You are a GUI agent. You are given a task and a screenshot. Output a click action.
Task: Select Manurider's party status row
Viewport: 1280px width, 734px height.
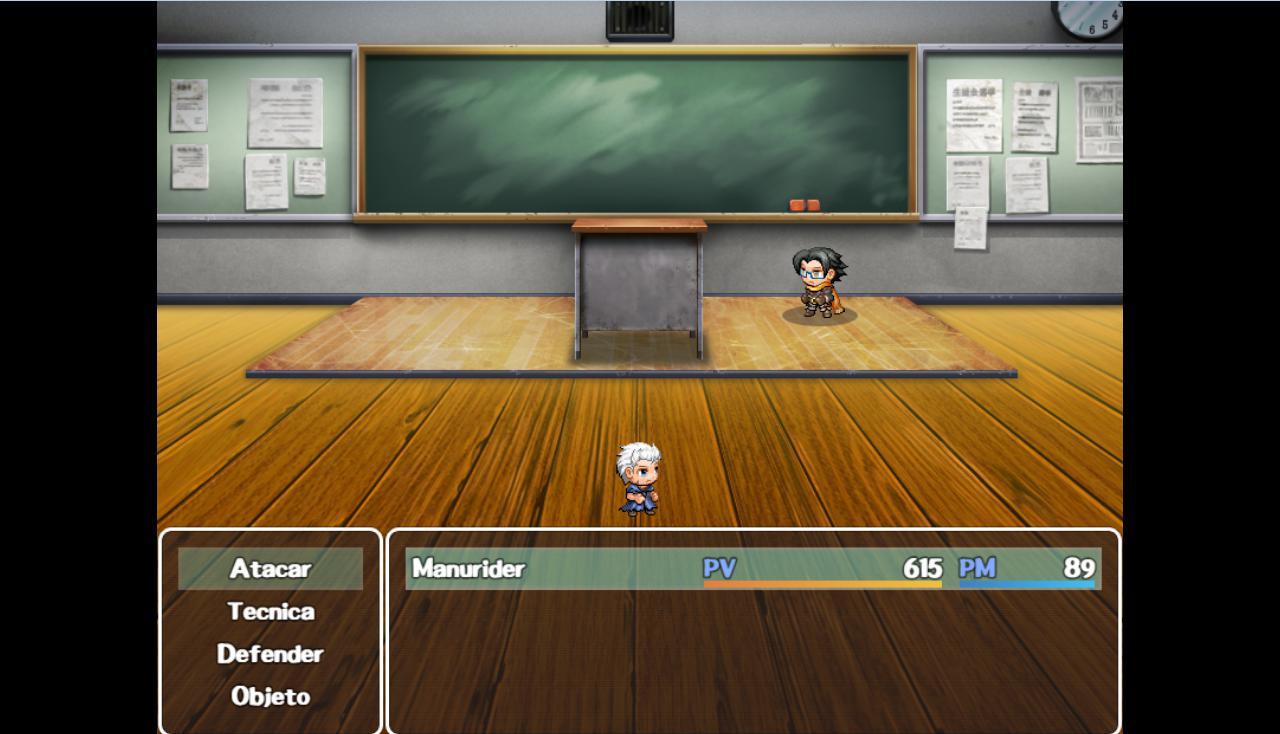tap(752, 569)
